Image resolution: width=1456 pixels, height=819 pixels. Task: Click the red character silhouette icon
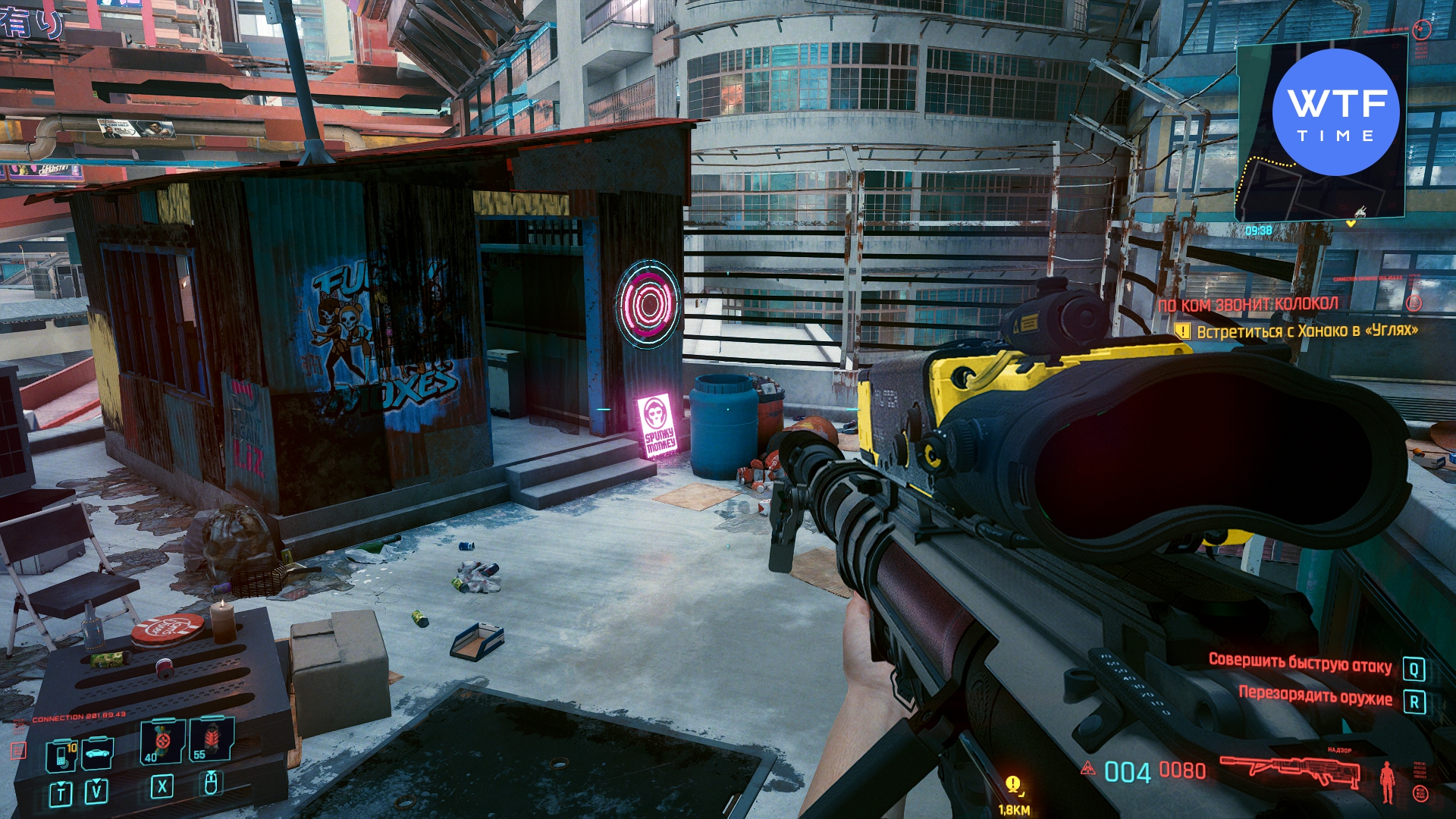[x=1387, y=782]
